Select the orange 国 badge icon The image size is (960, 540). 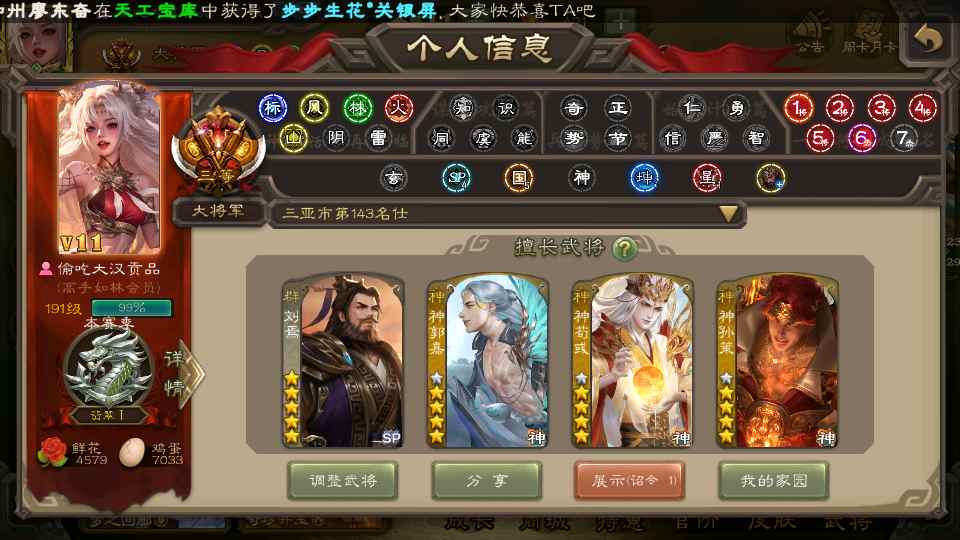tap(518, 178)
